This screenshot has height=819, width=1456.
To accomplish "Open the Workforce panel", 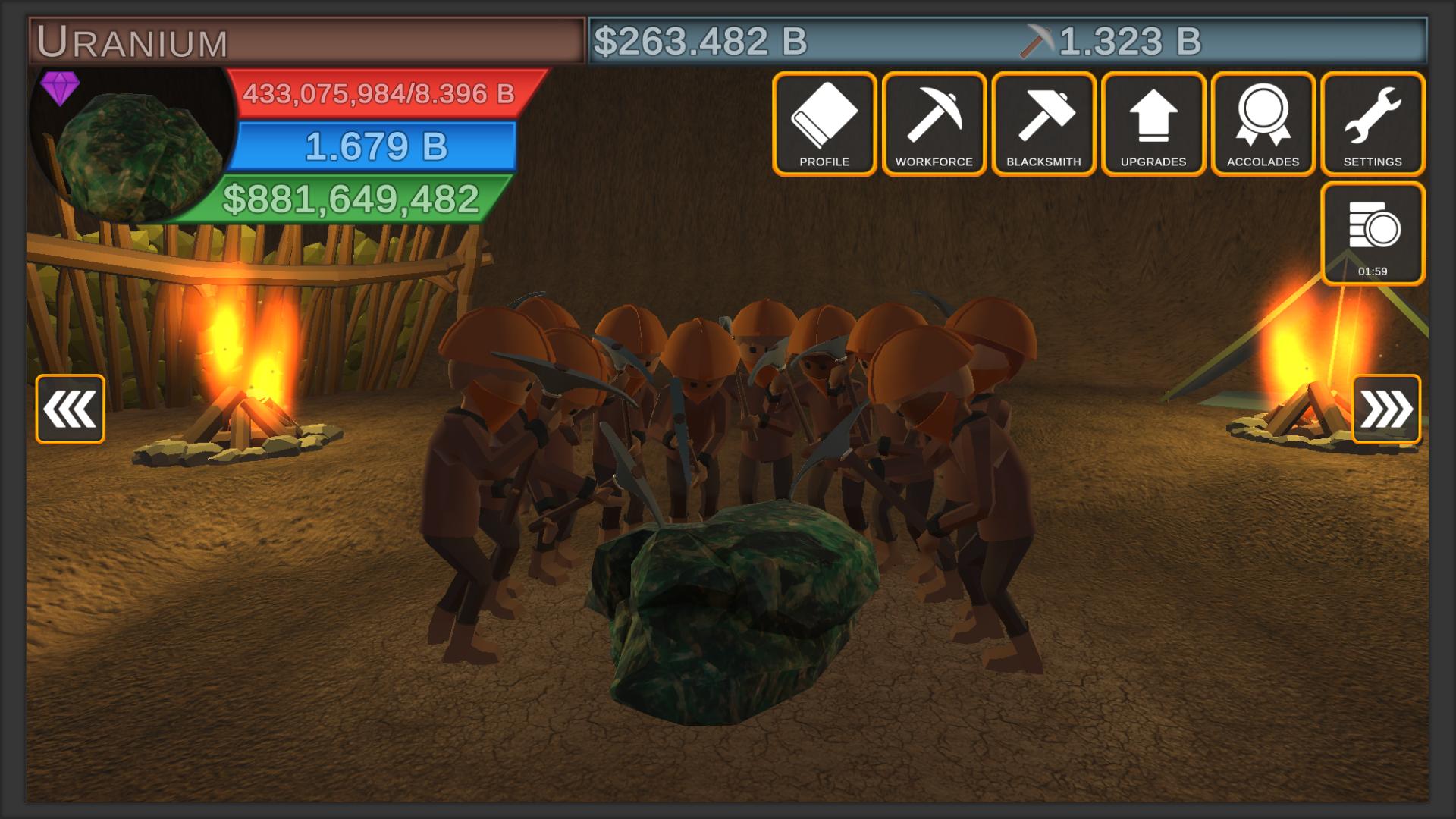I will [934, 124].
